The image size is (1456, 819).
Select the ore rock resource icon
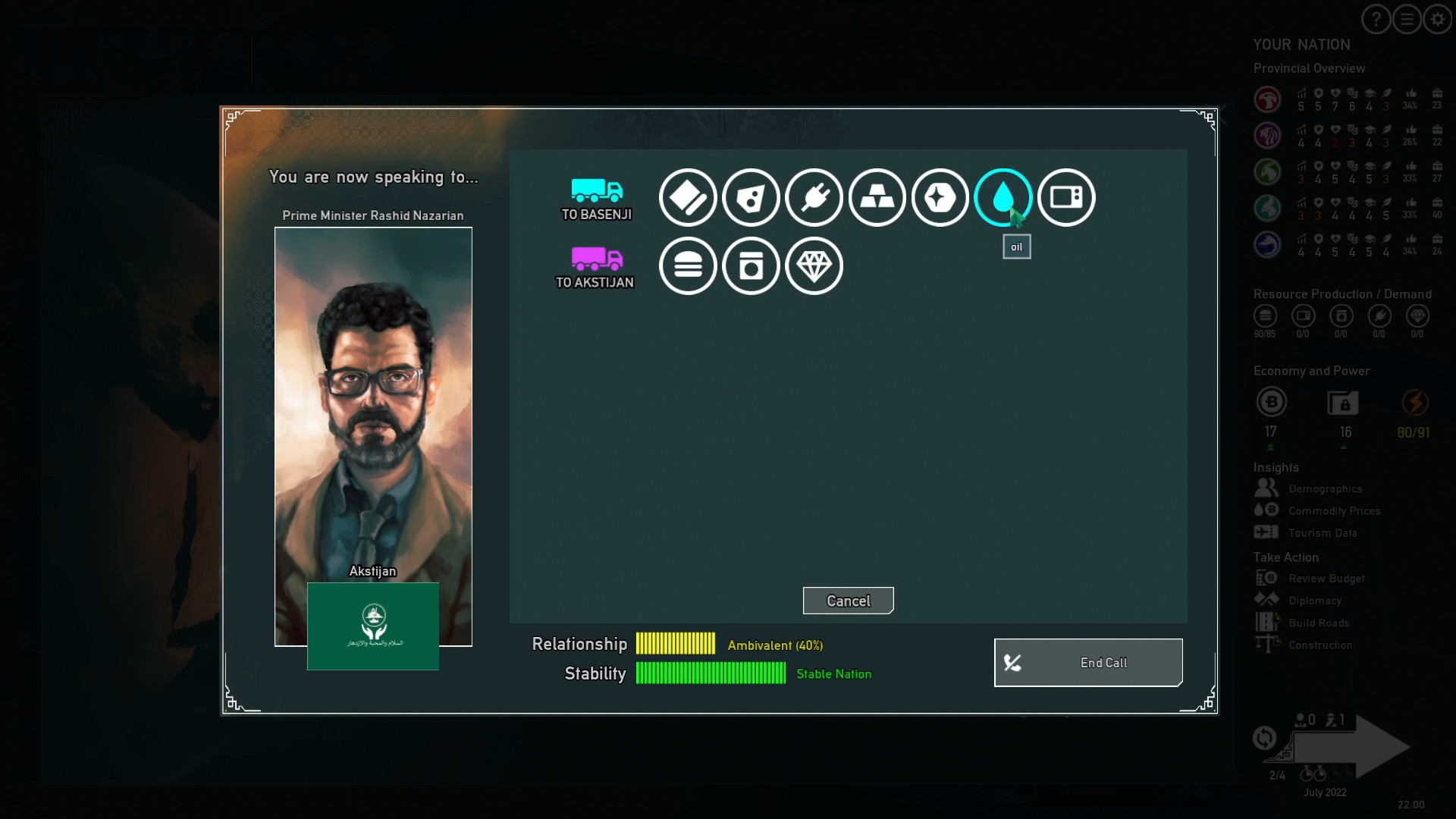pos(752,197)
